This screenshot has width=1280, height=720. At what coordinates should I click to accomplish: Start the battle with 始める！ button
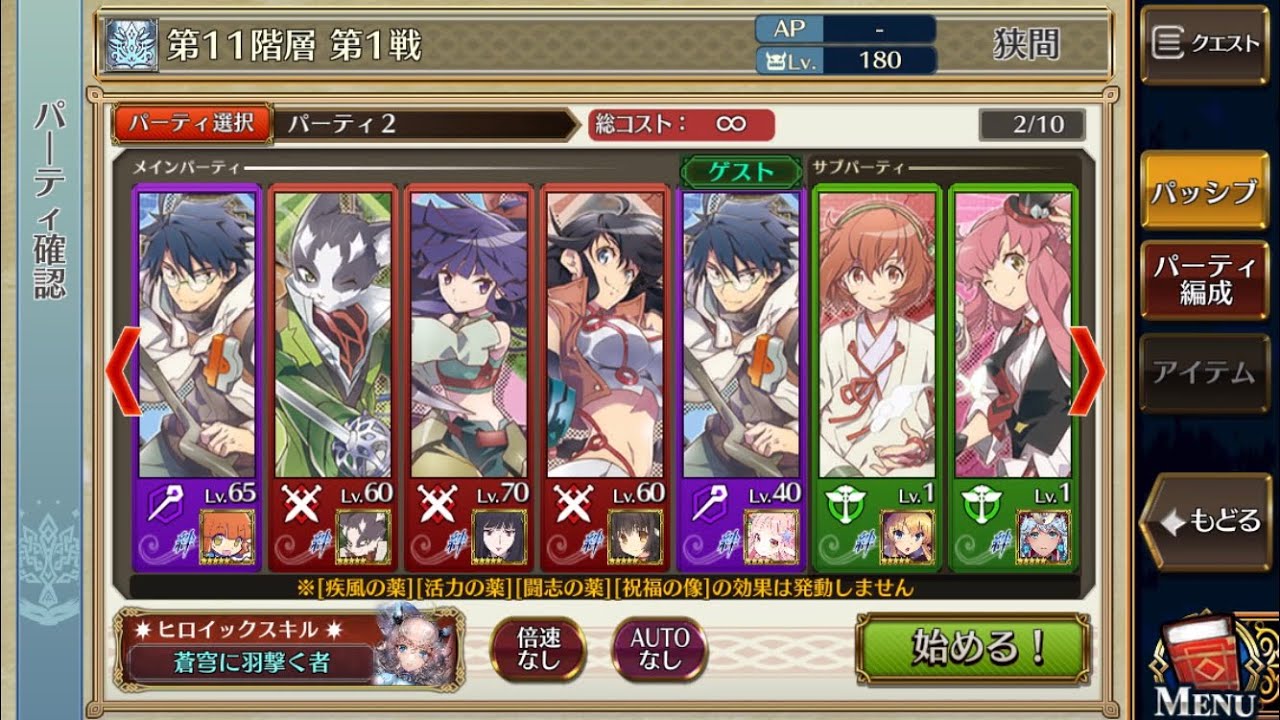click(972, 648)
